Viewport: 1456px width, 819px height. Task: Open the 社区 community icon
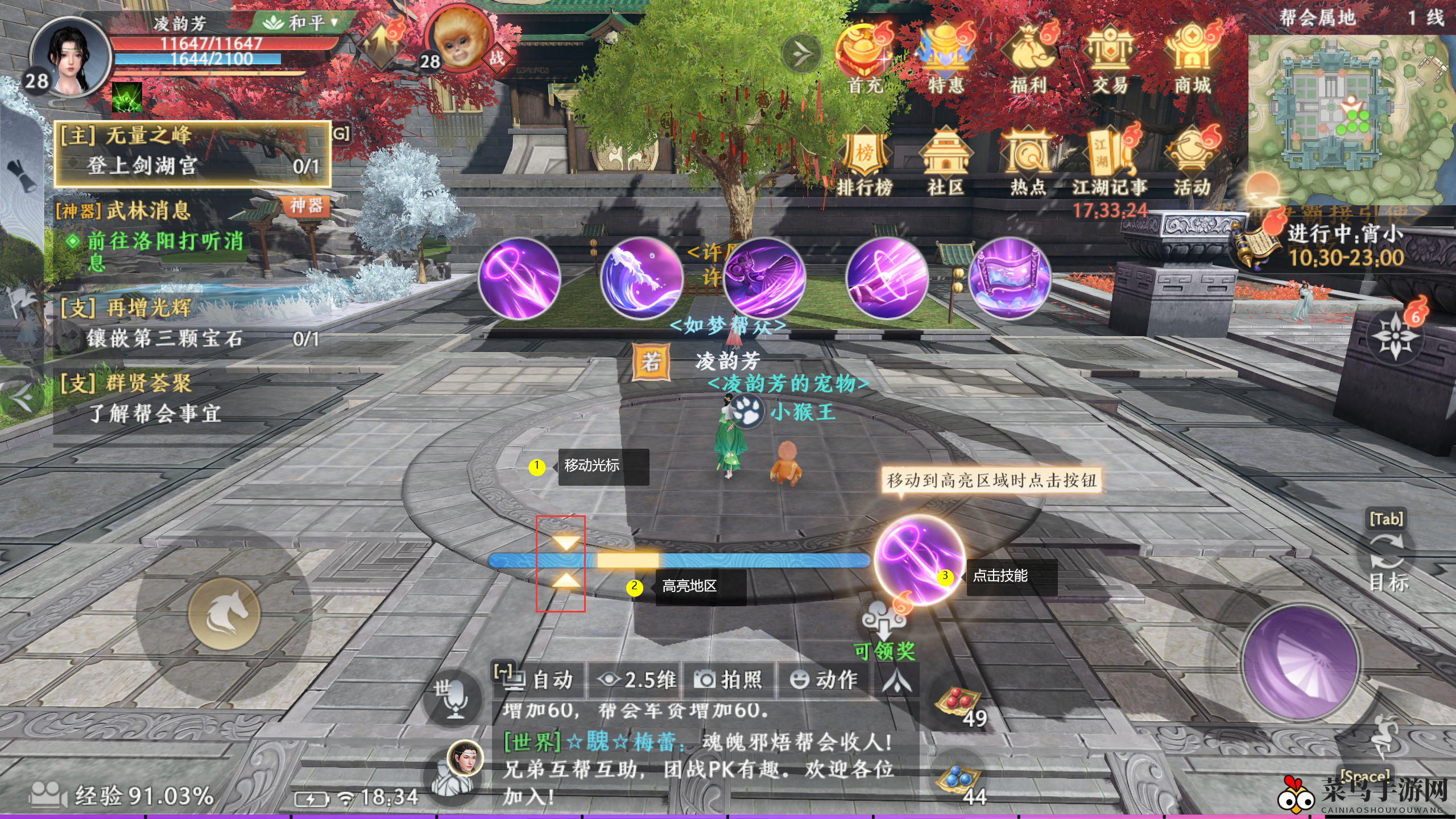(945, 159)
